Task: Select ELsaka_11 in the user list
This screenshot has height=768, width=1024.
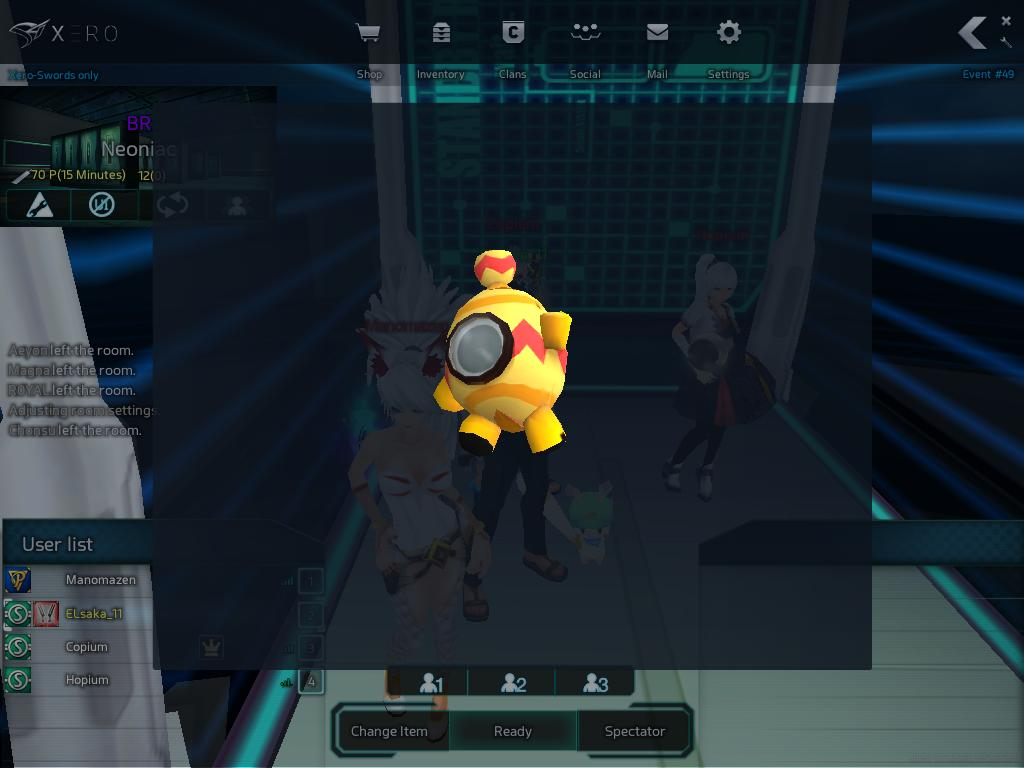Action: click(x=94, y=613)
